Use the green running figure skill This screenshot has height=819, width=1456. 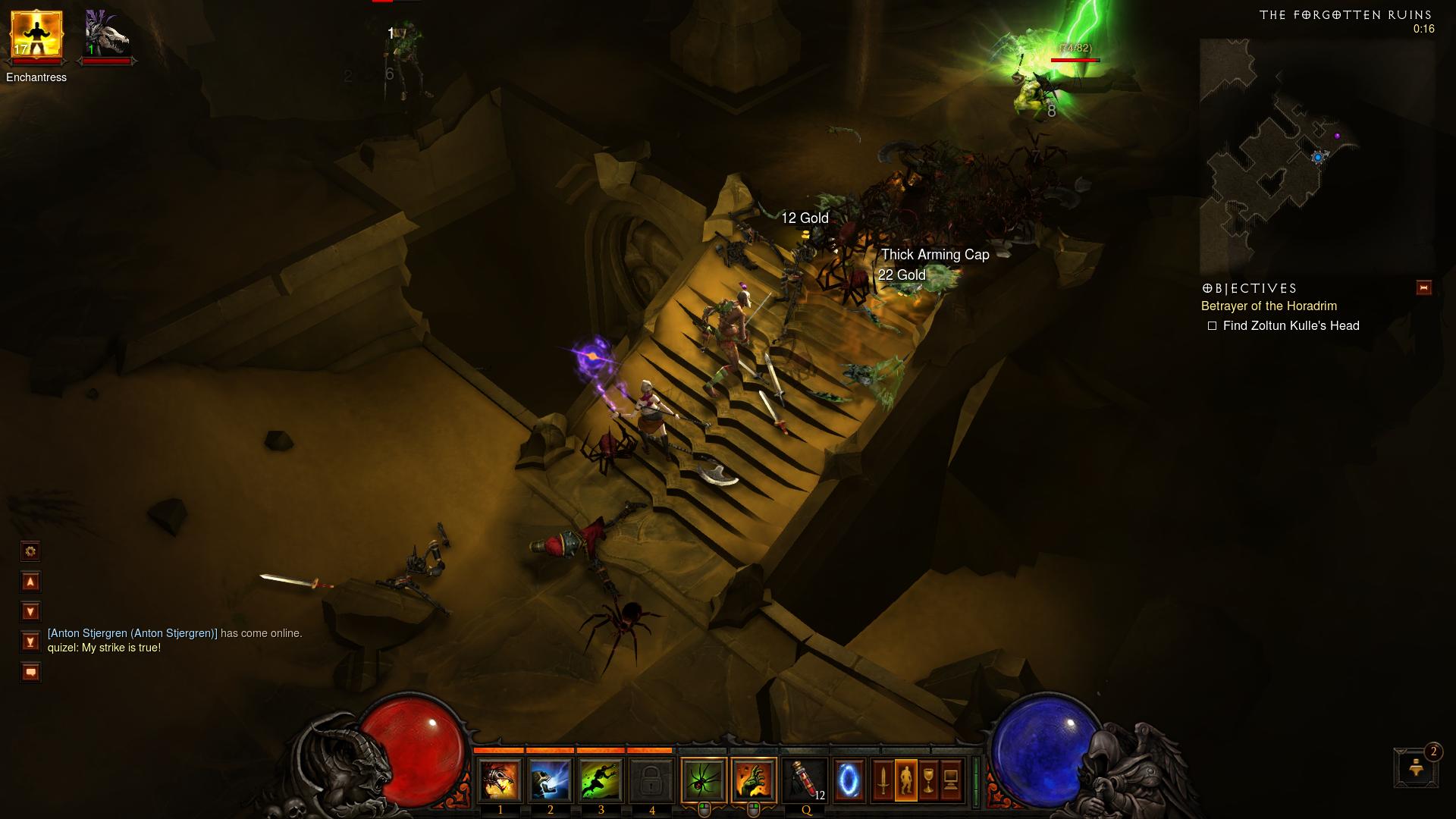(601, 780)
